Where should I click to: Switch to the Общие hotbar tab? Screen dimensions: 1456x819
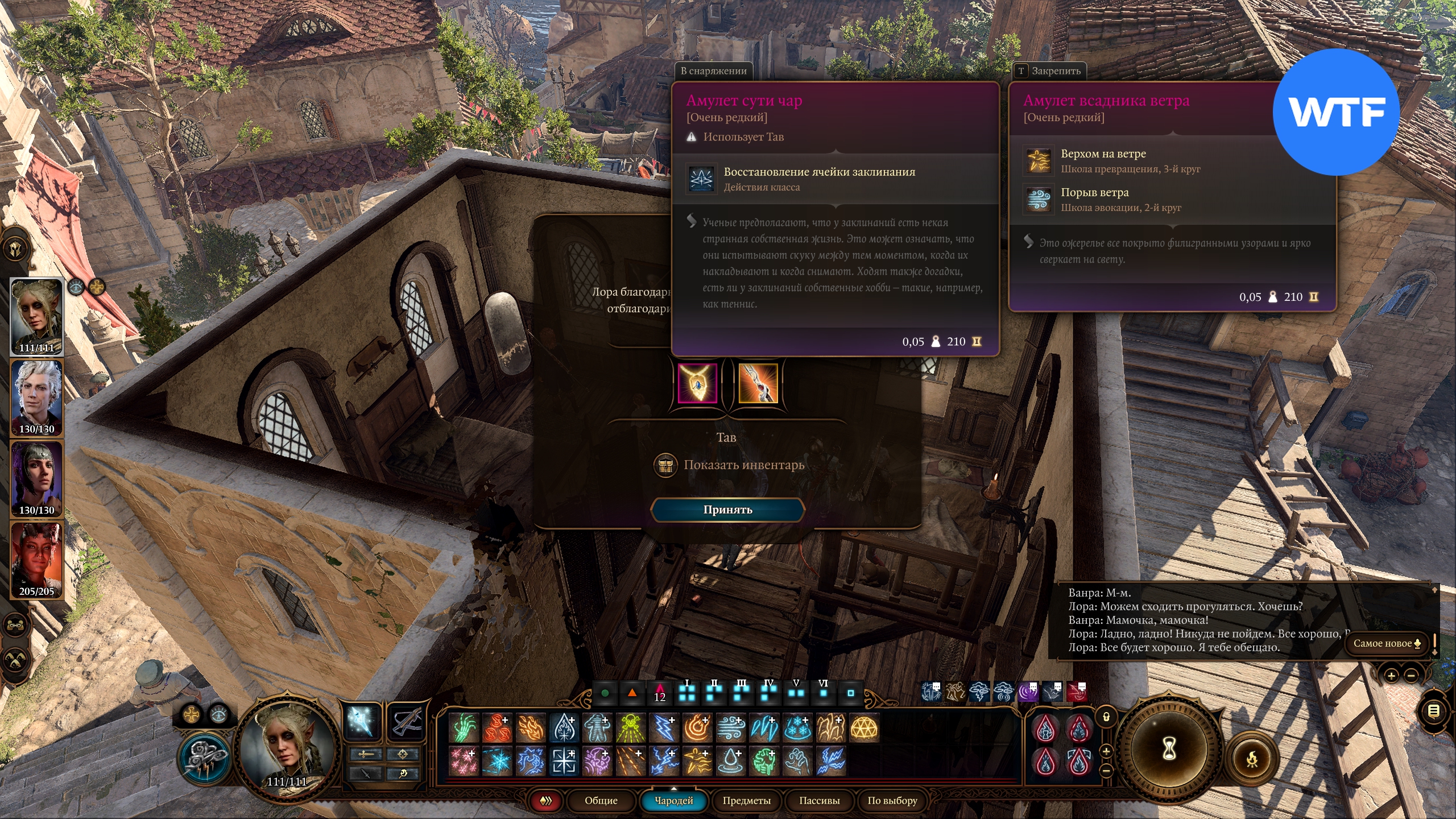coord(601,801)
